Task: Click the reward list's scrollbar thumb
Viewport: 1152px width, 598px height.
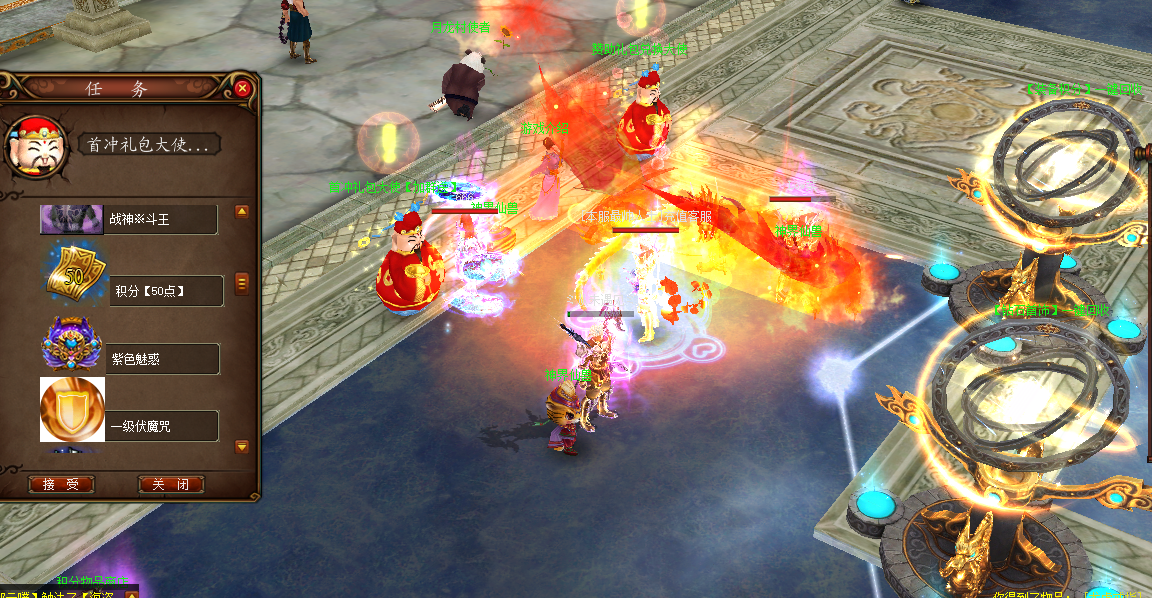Action: (x=241, y=283)
